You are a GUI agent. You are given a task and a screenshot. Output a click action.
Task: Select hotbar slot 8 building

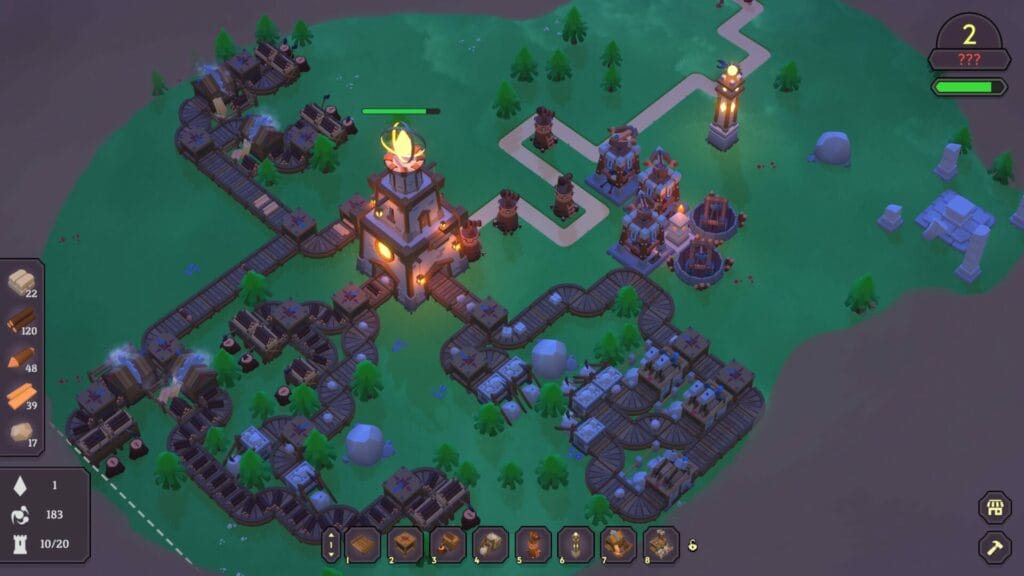point(661,545)
